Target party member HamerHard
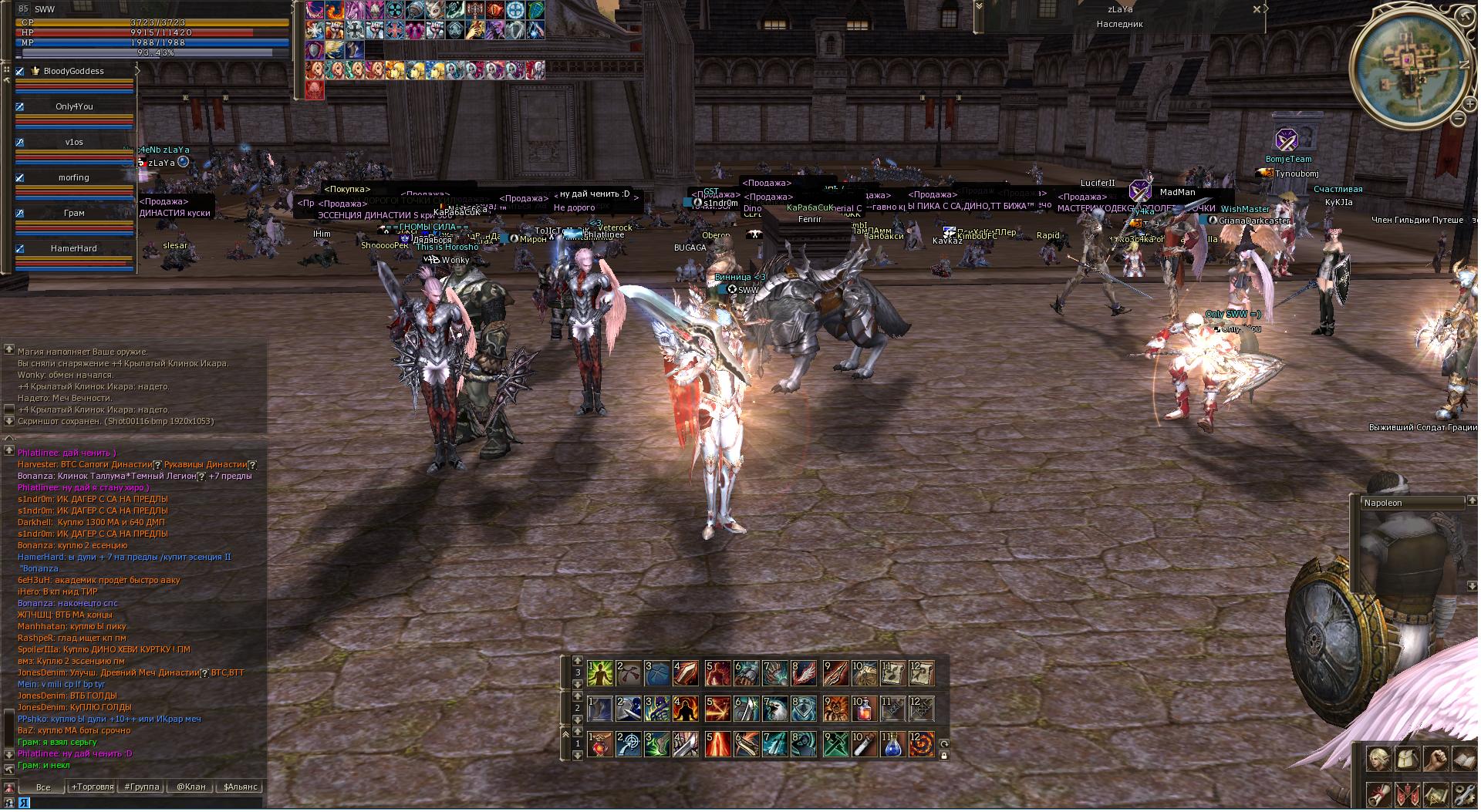The width and height of the screenshot is (1481, 812). click(x=74, y=248)
